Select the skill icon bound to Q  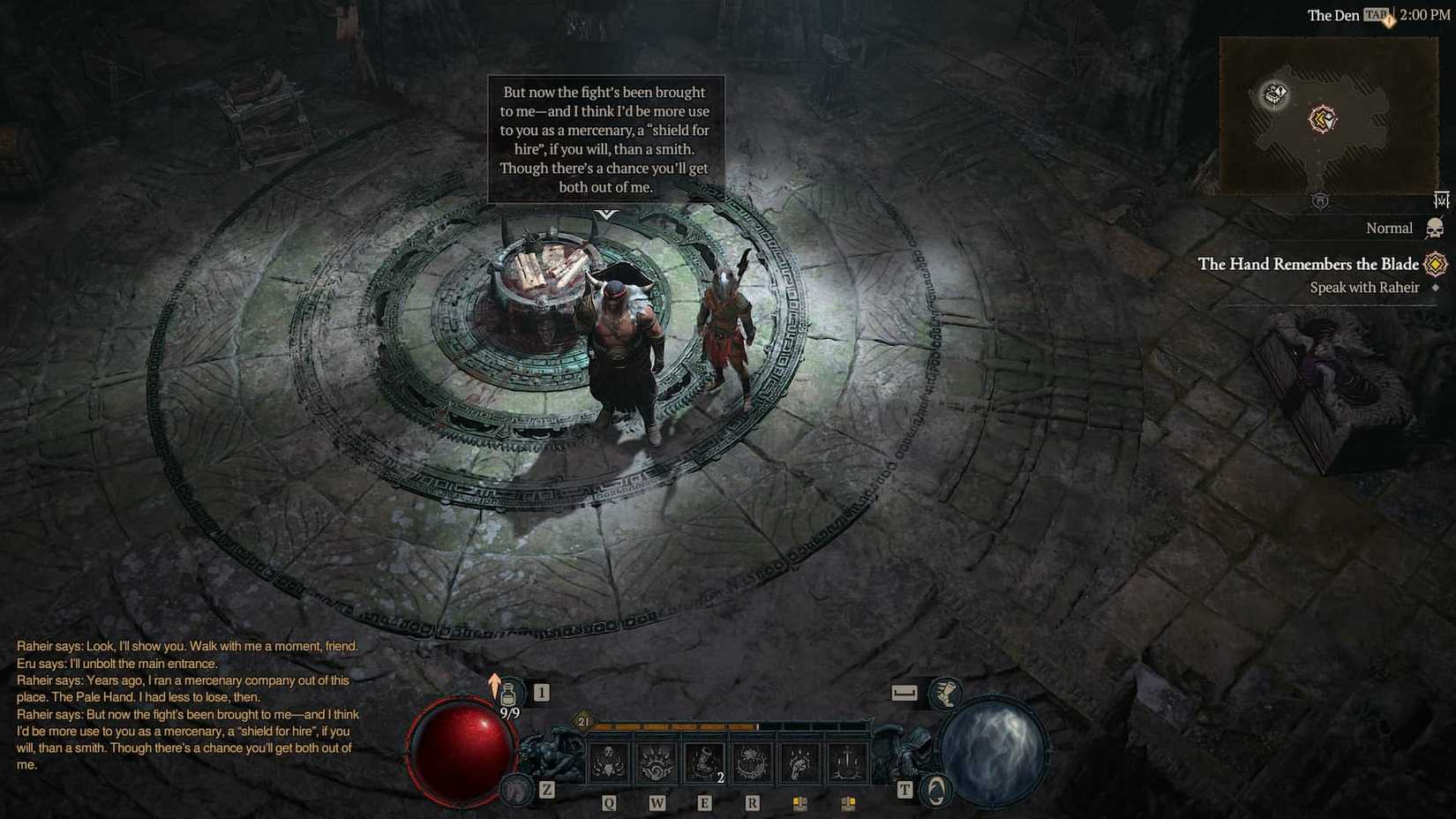pos(607,761)
